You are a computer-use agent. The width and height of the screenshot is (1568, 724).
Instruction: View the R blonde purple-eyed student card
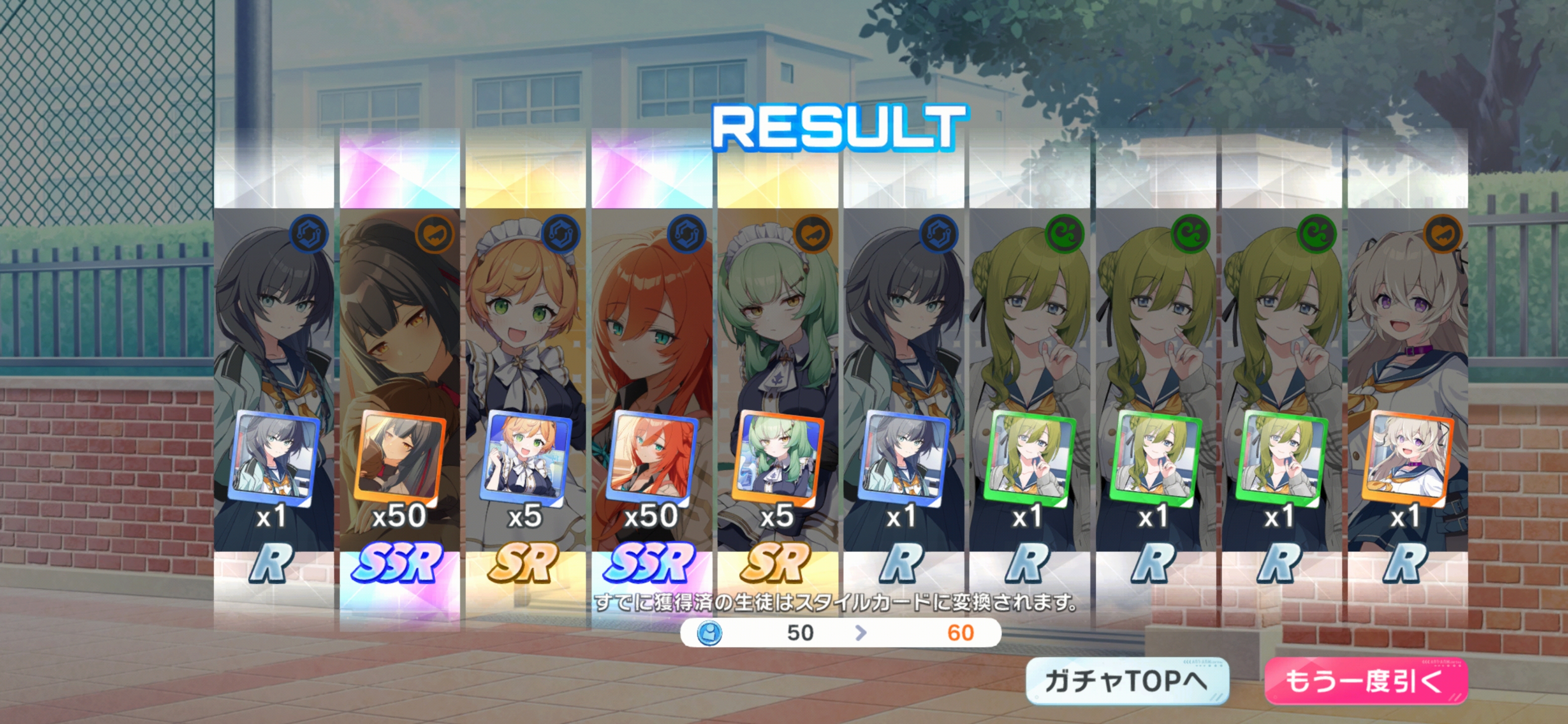pos(1407,390)
